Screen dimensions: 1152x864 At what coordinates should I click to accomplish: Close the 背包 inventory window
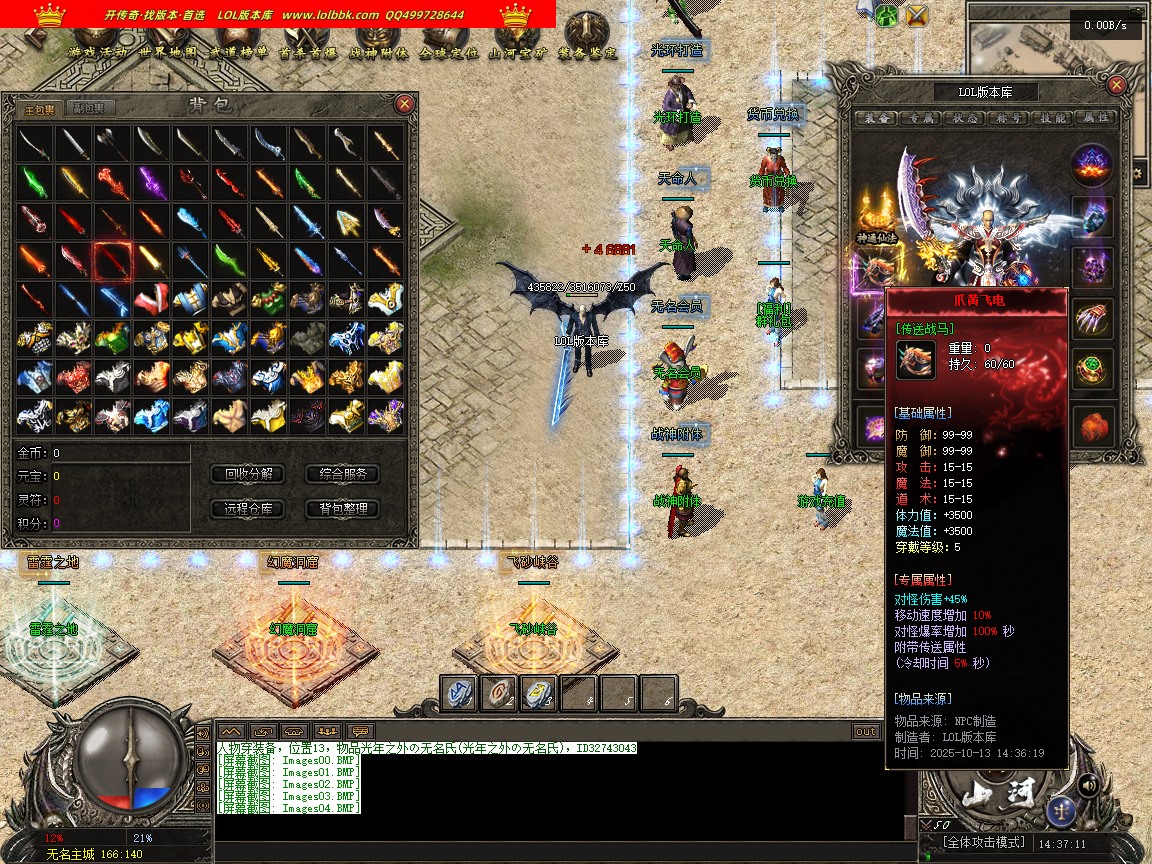coord(404,104)
